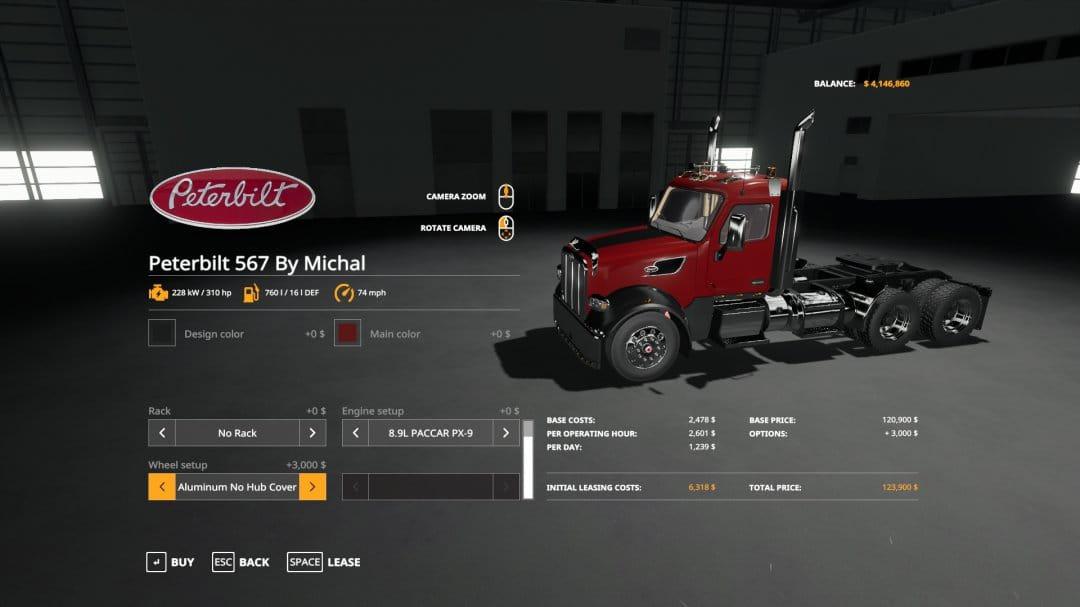
Task: Select previous Wheel setup option
Action: click(x=162, y=487)
